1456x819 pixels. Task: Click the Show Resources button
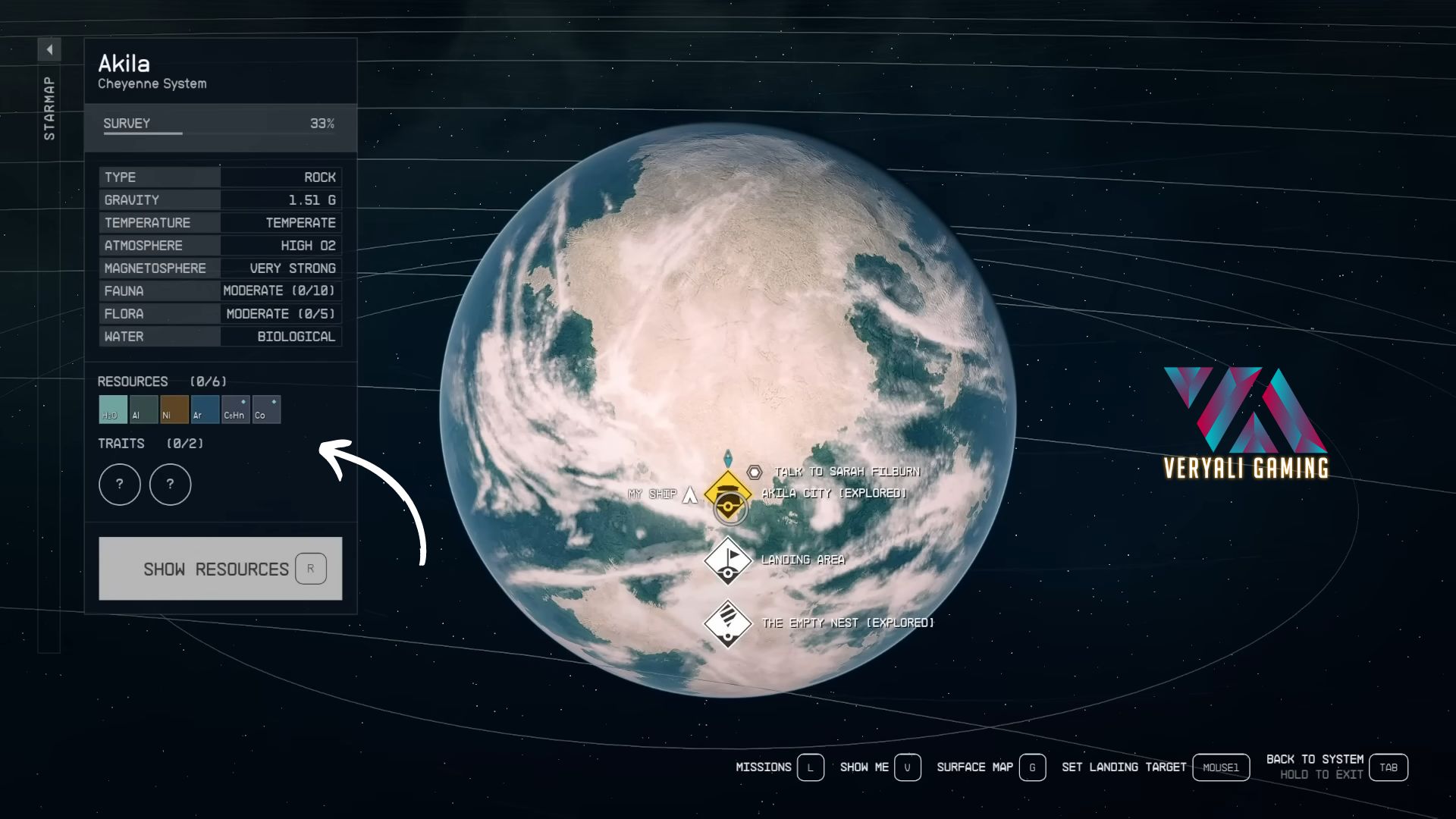pyautogui.click(x=220, y=569)
